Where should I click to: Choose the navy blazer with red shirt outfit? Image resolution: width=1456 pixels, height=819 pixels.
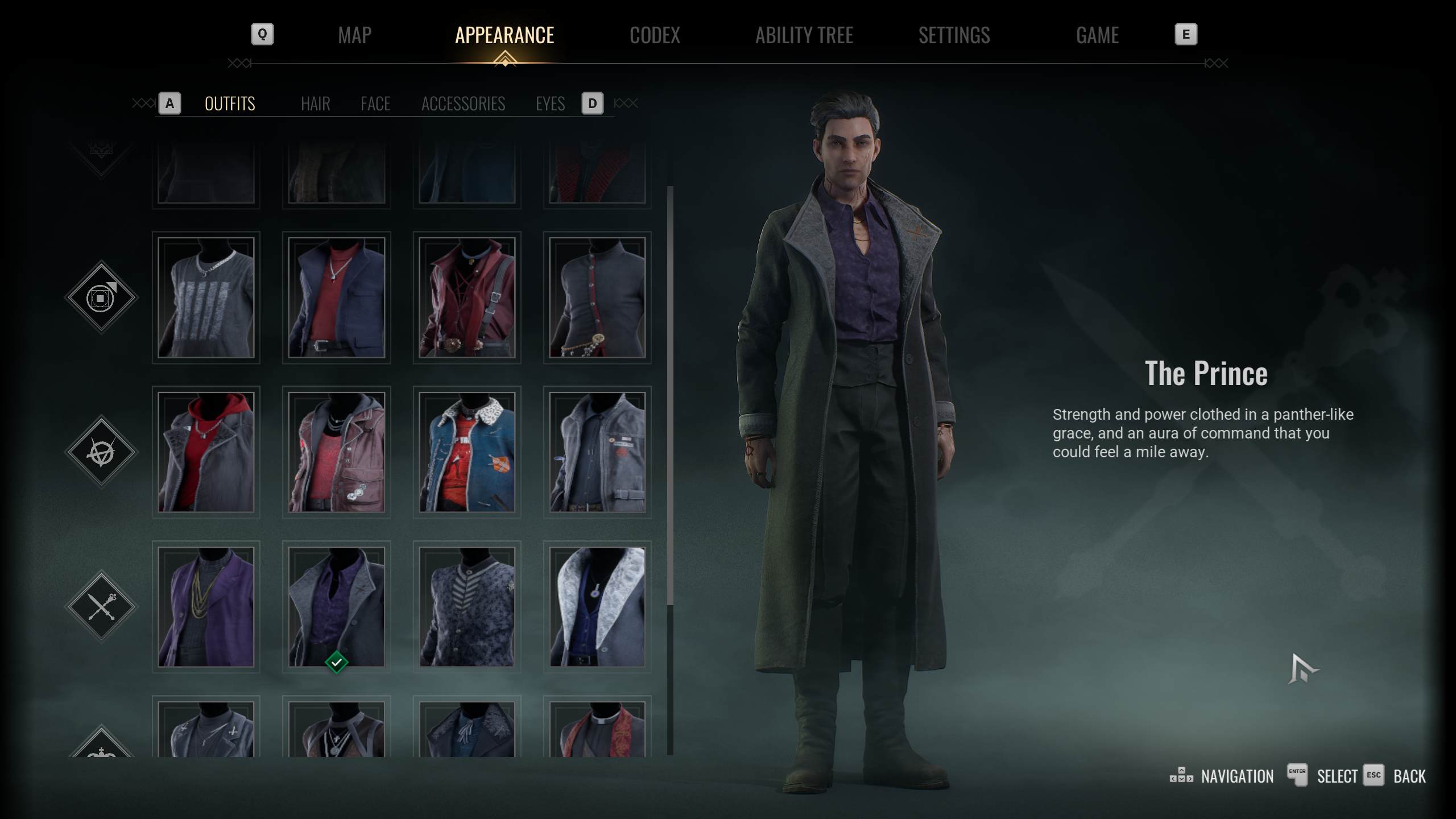[x=336, y=297]
